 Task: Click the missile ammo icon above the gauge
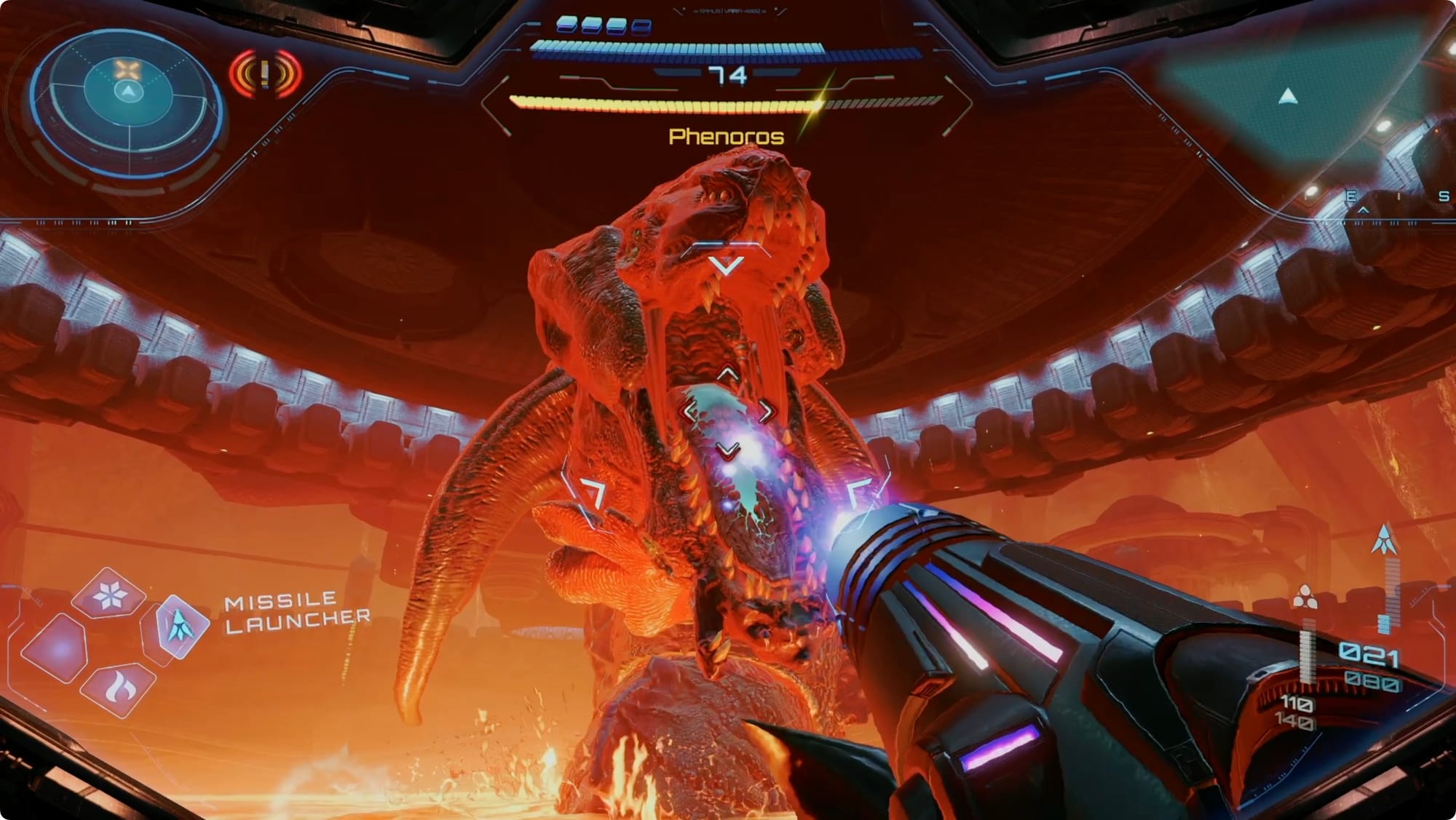click(x=1384, y=540)
